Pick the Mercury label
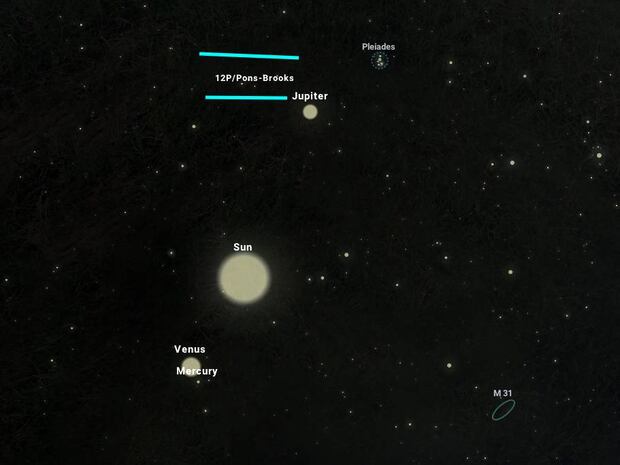Image resolution: width=620 pixels, height=465 pixels. [197, 371]
